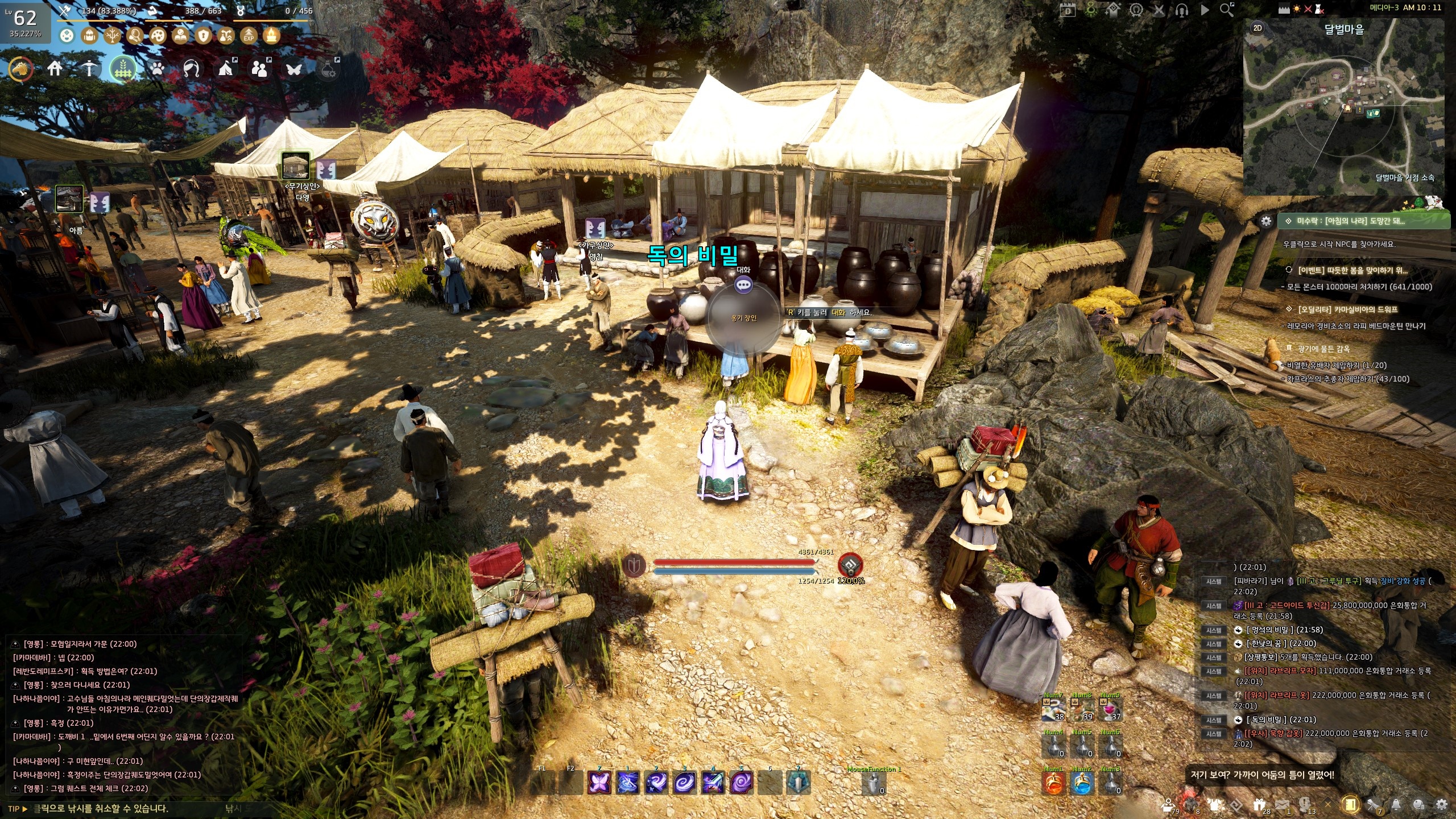This screenshot has width=1456, height=819.
Task: Select the event quest about welcoming spring
Action: pos(1351,270)
